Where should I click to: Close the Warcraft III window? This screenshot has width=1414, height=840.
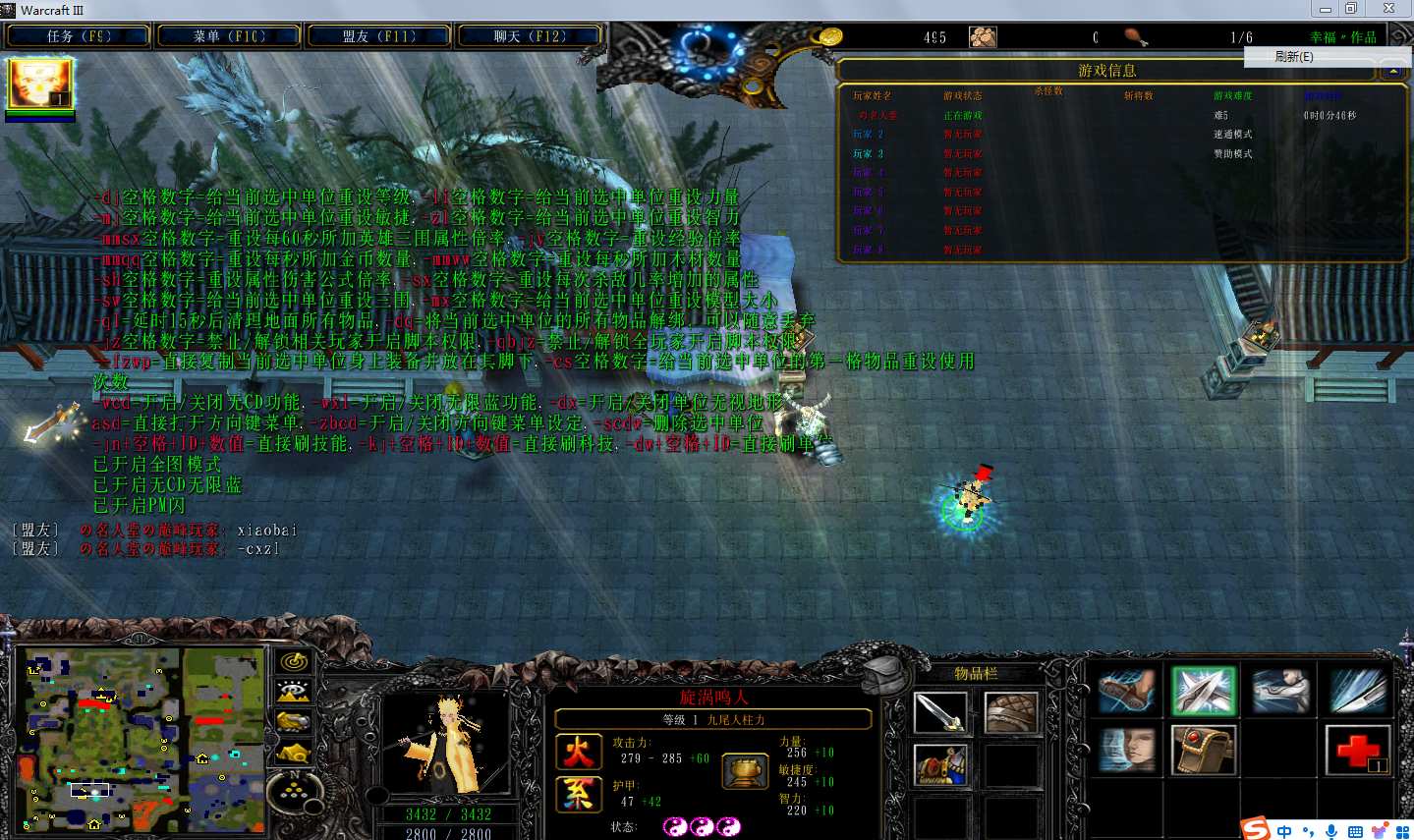1388,9
